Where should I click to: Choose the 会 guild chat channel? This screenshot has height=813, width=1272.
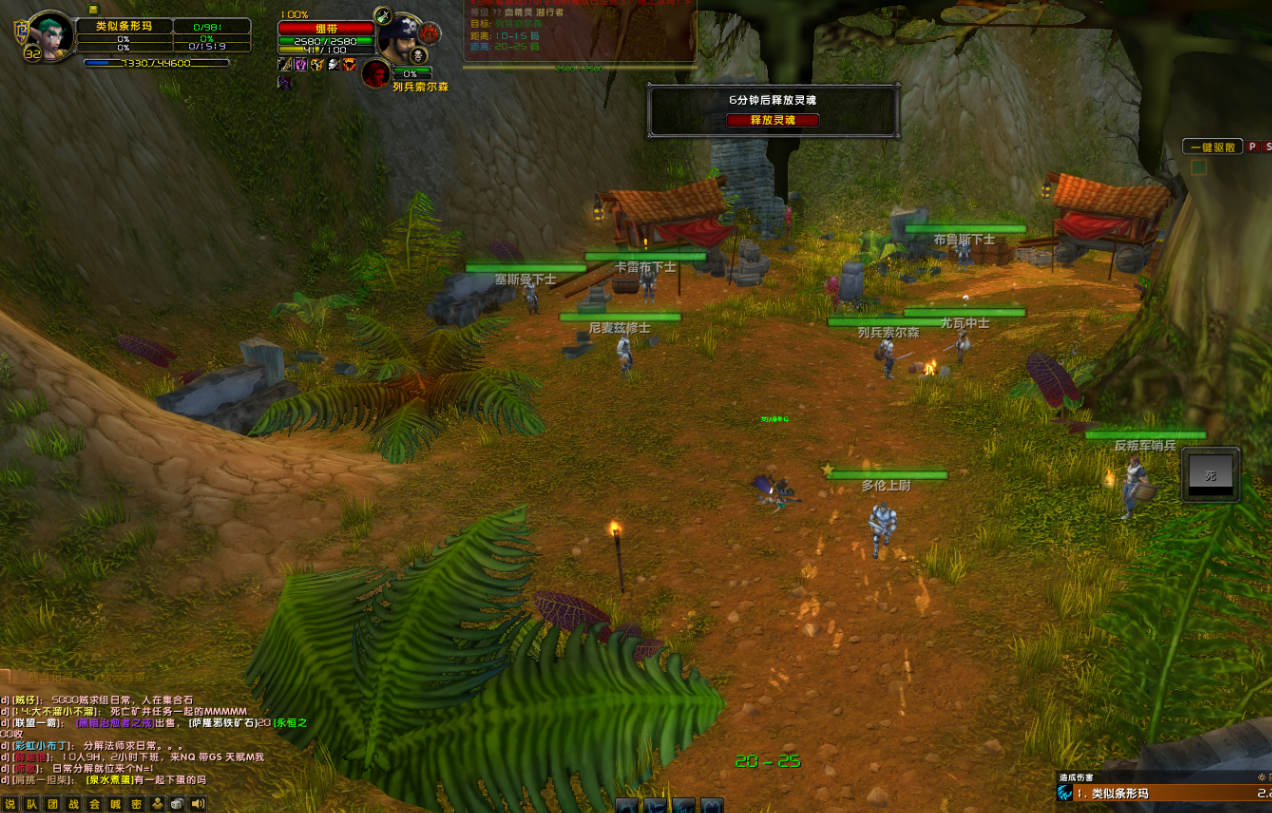(x=94, y=803)
